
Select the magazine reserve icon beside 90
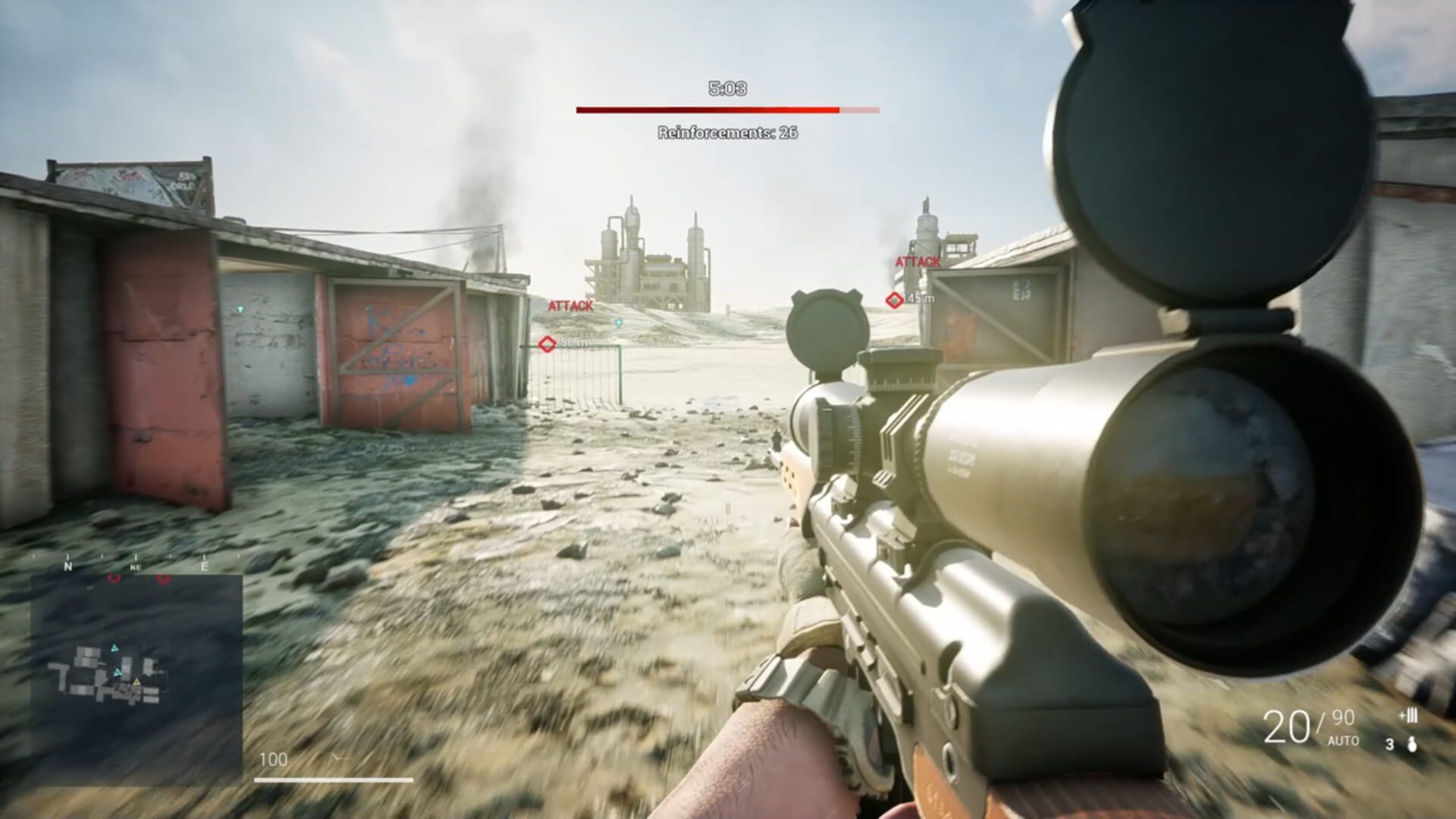(x=1409, y=714)
